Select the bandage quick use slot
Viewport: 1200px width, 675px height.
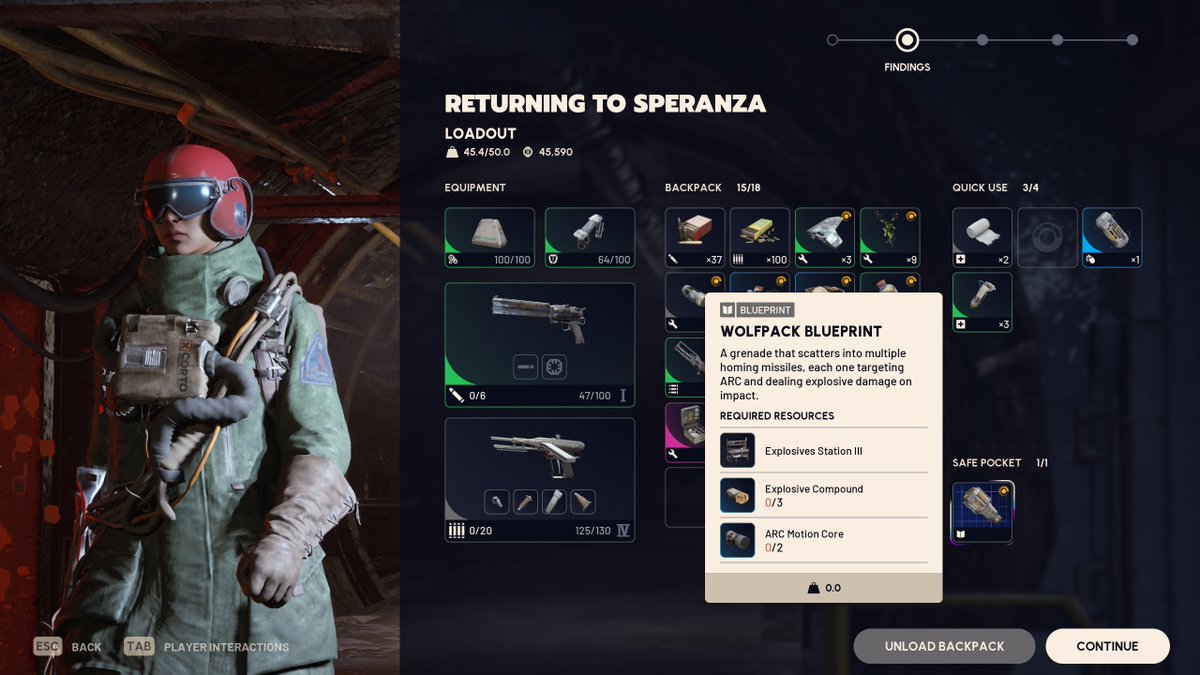982,237
